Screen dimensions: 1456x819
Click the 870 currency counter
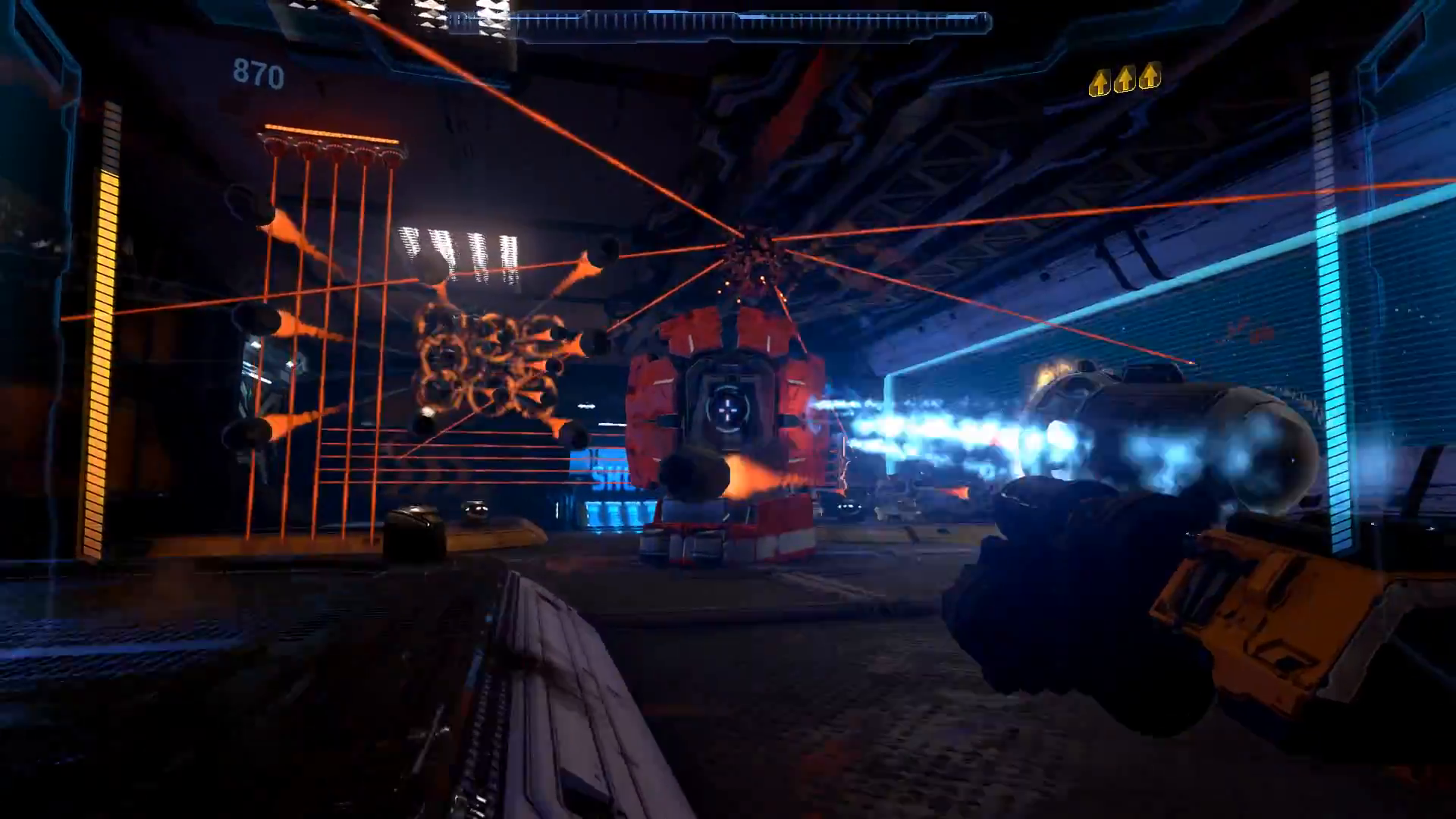pos(258,74)
